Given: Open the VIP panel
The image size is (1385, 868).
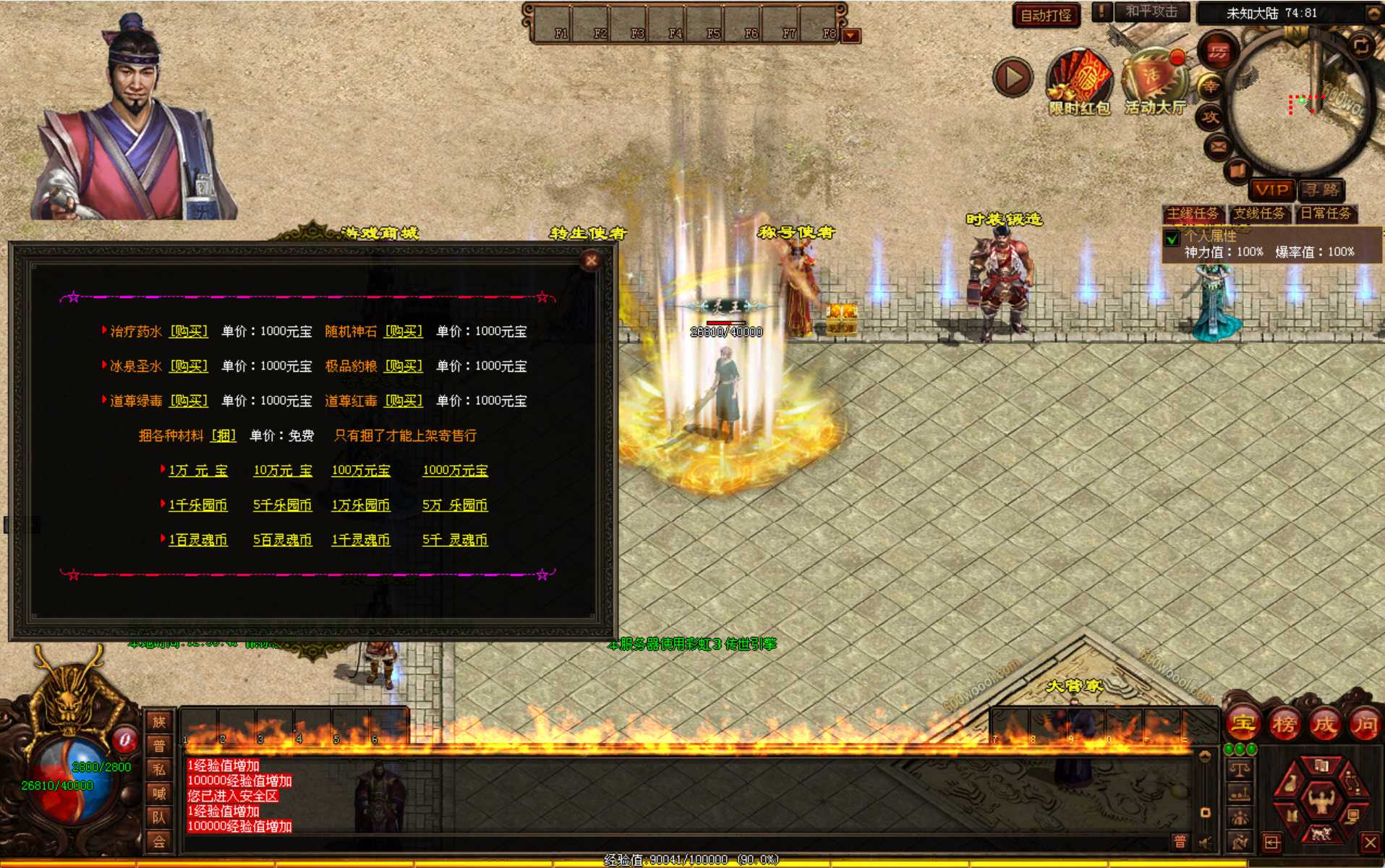Looking at the screenshot, I should point(1272,190).
